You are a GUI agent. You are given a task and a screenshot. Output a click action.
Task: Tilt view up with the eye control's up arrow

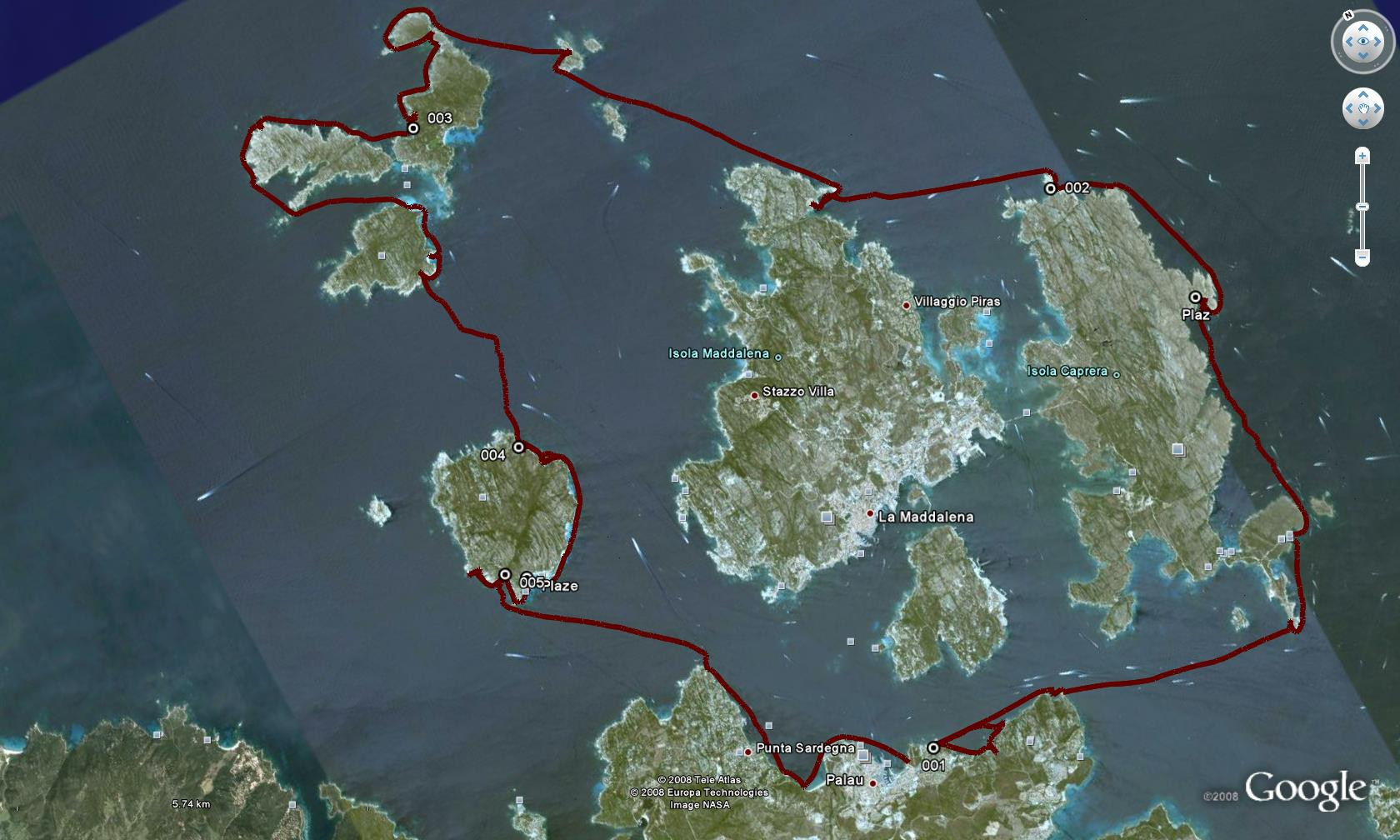click(x=1363, y=27)
